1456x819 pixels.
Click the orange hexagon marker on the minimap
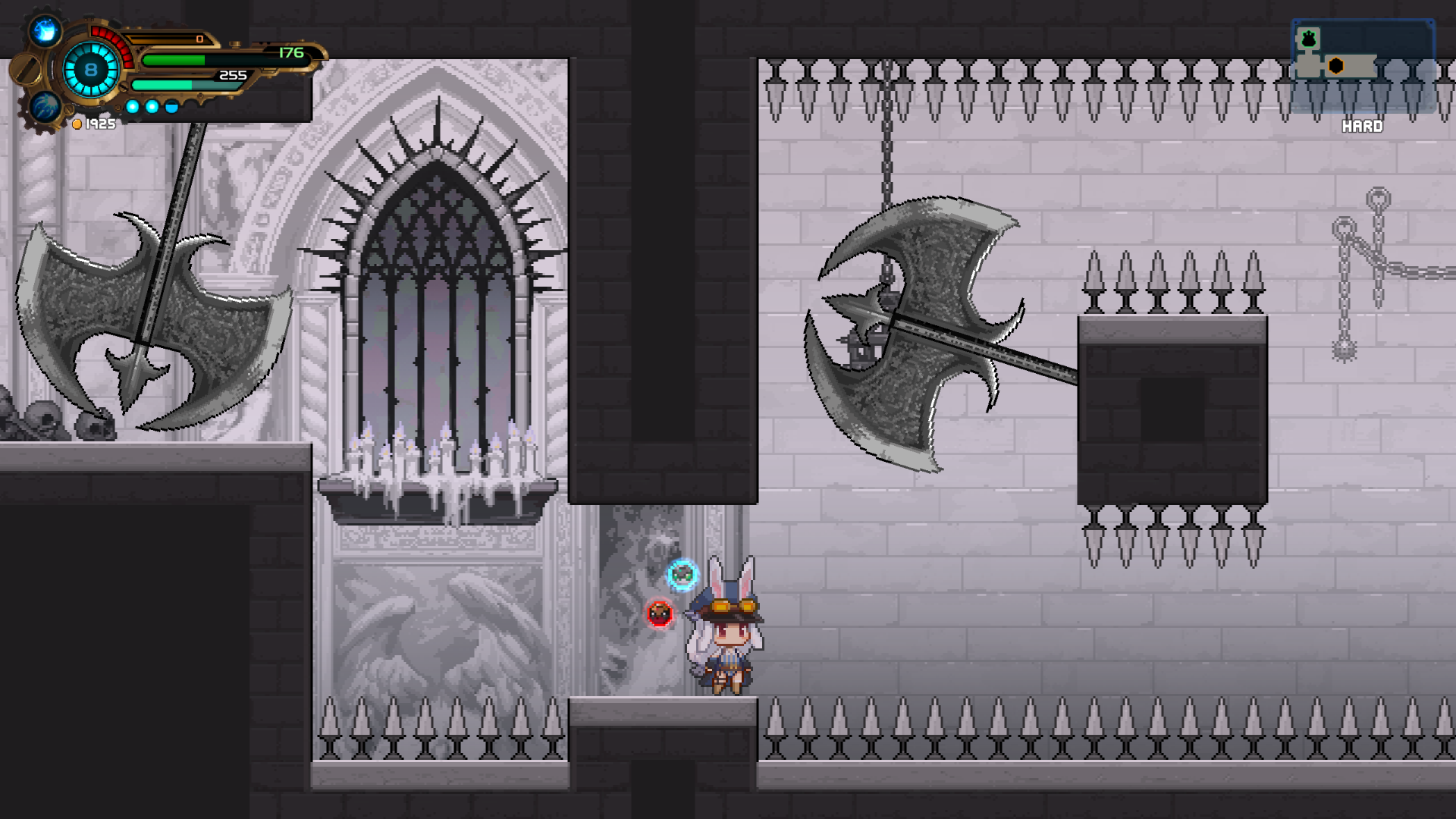point(1336,66)
